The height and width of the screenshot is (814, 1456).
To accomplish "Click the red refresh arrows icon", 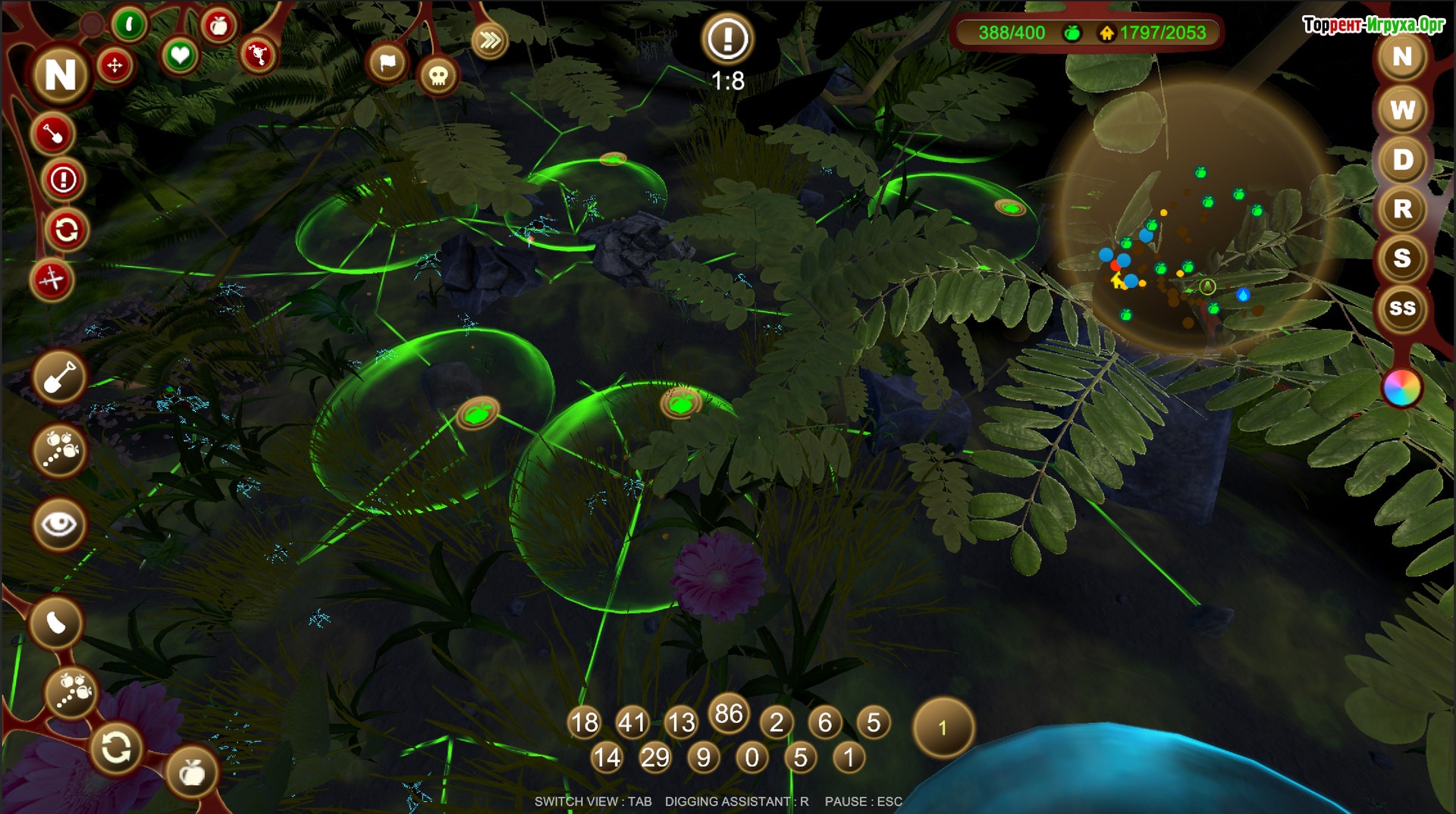I will (x=66, y=230).
